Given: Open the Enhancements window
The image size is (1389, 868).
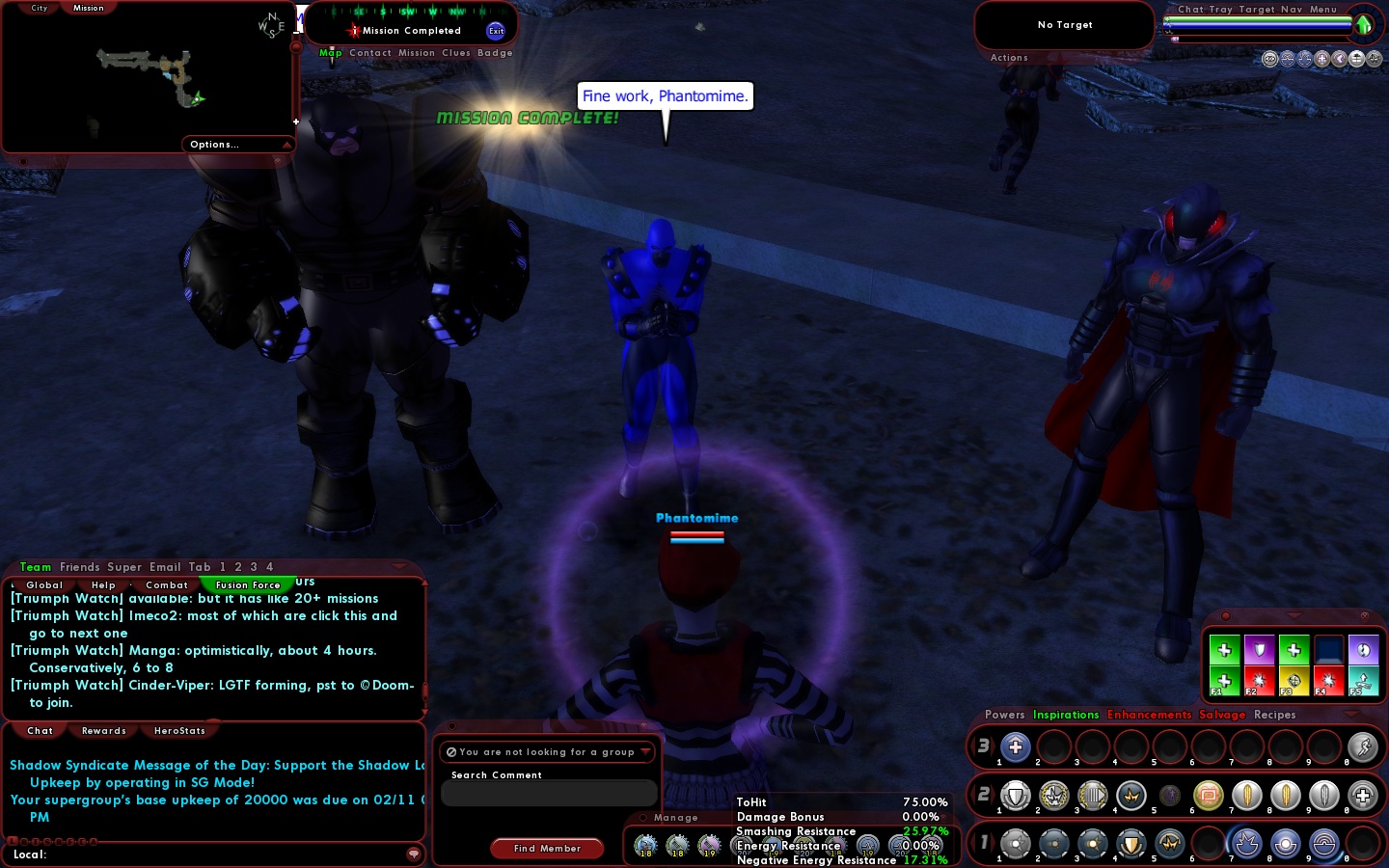Looking at the screenshot, I should pos(1149,715).
